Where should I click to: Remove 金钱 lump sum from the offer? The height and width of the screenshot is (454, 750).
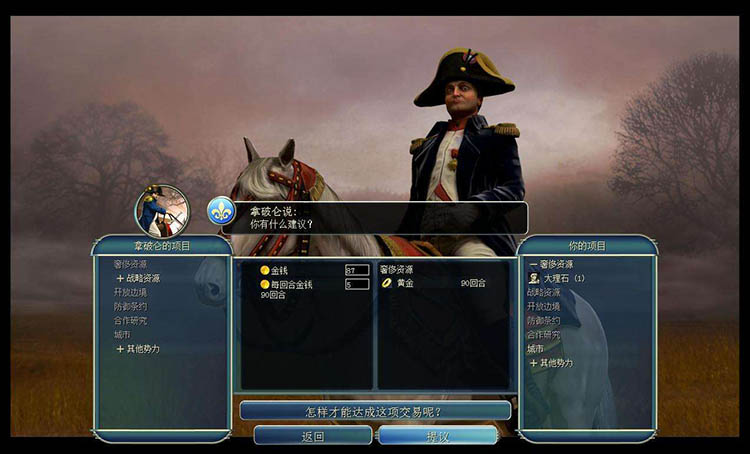click(279, 270)
